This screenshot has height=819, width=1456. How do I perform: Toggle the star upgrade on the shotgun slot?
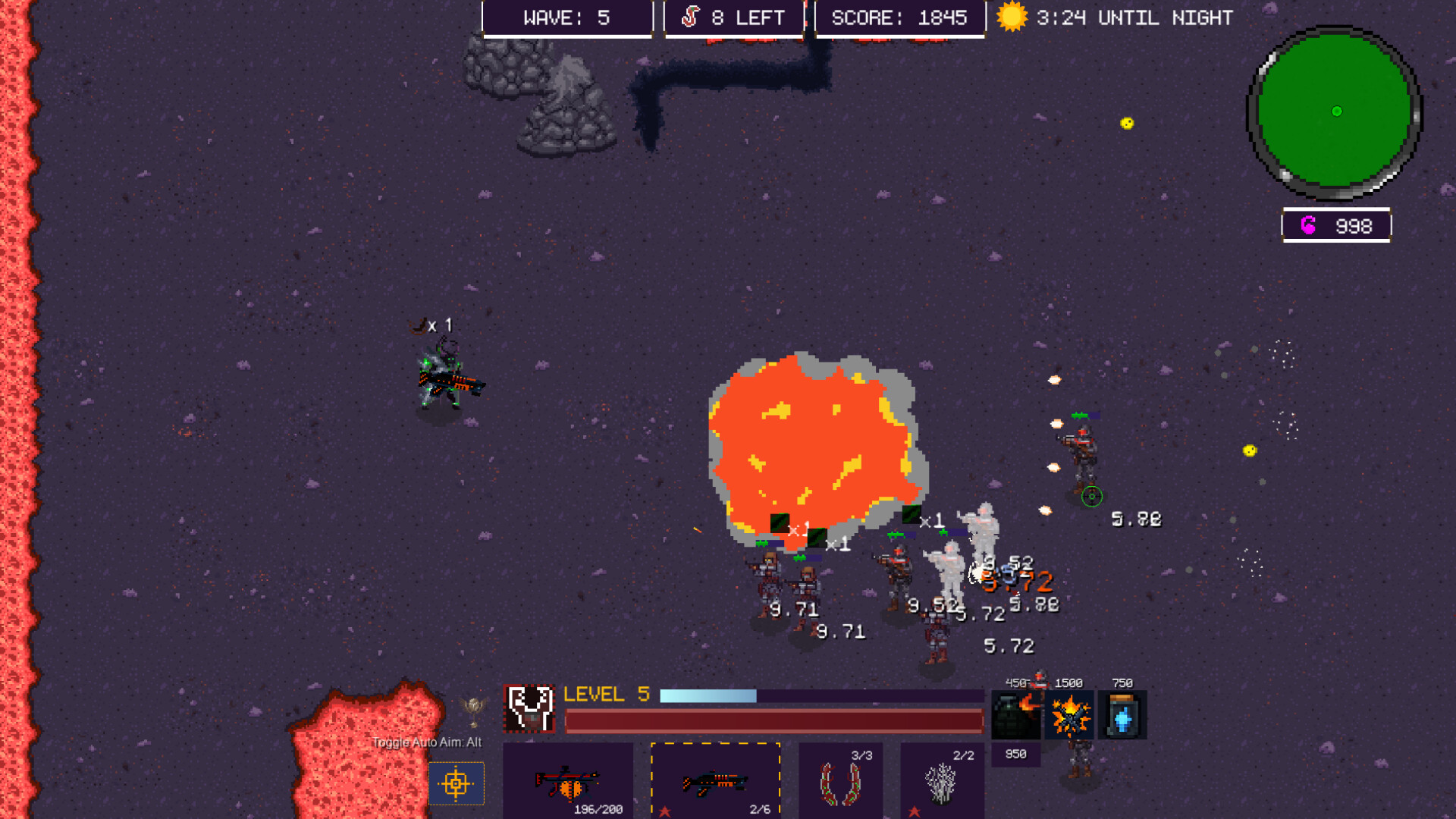click(x=666, y=810)
